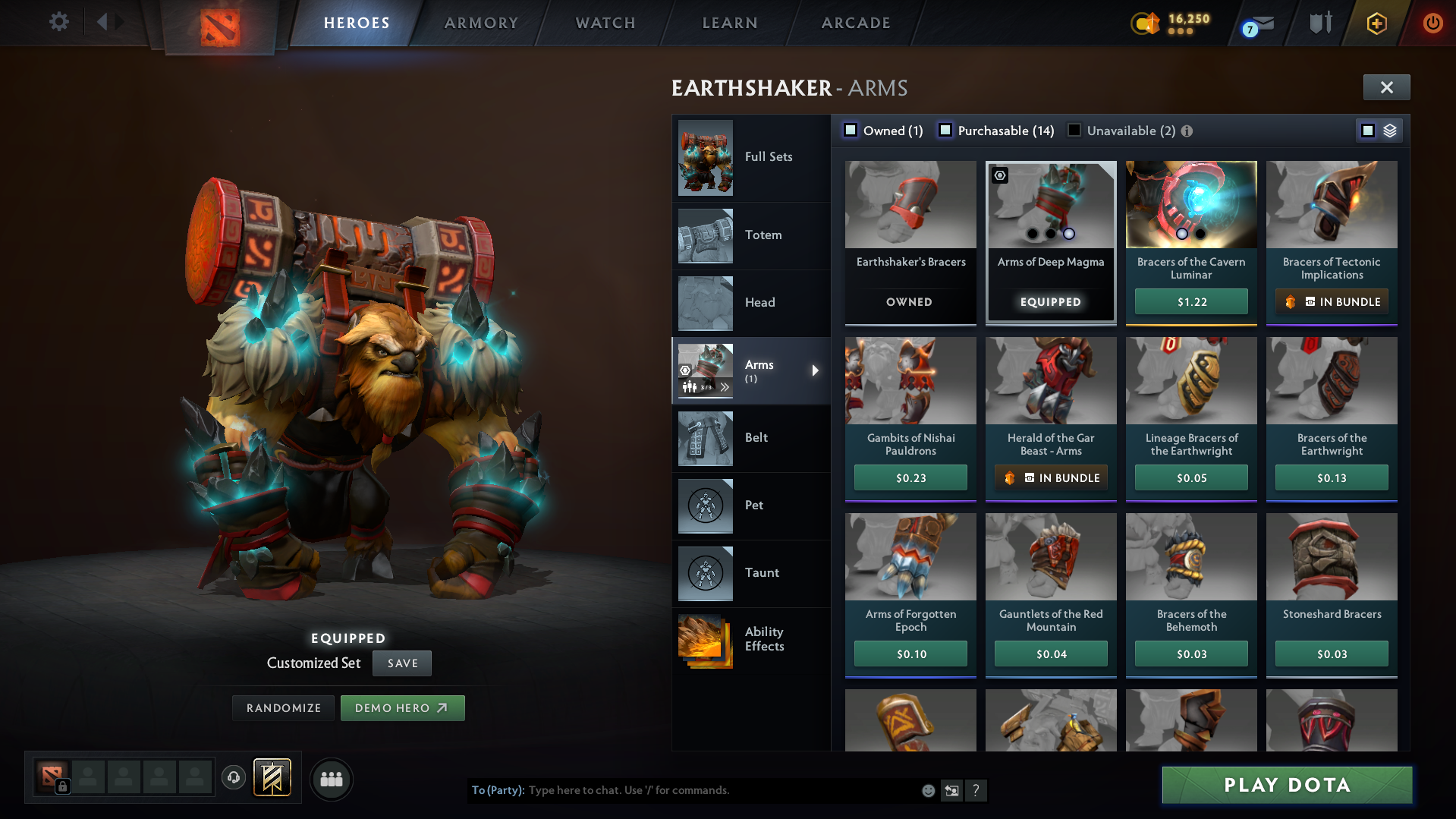1456x819 pixels.
Task: Click the Dota Plus progress dots under 16,250
Action: [1182, 33]
